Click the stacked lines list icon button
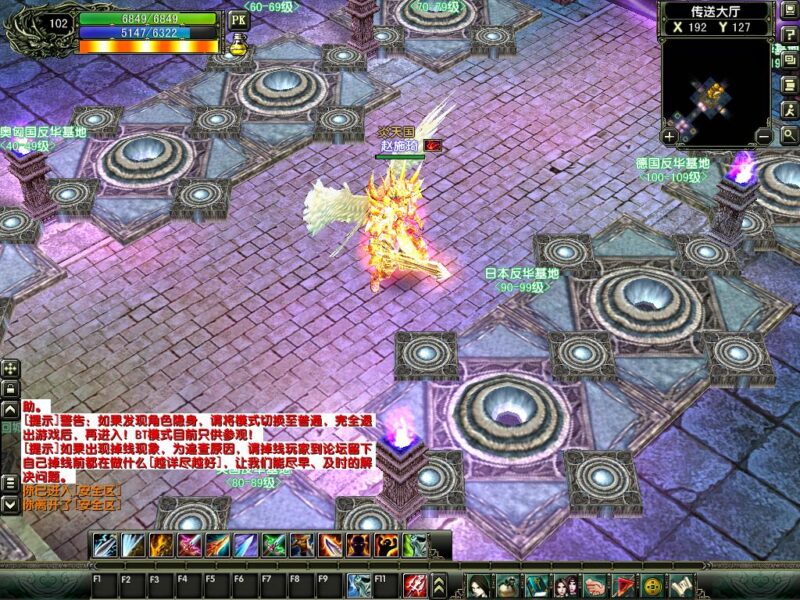Viewport: 800px width, 600px height. (790, 85)
